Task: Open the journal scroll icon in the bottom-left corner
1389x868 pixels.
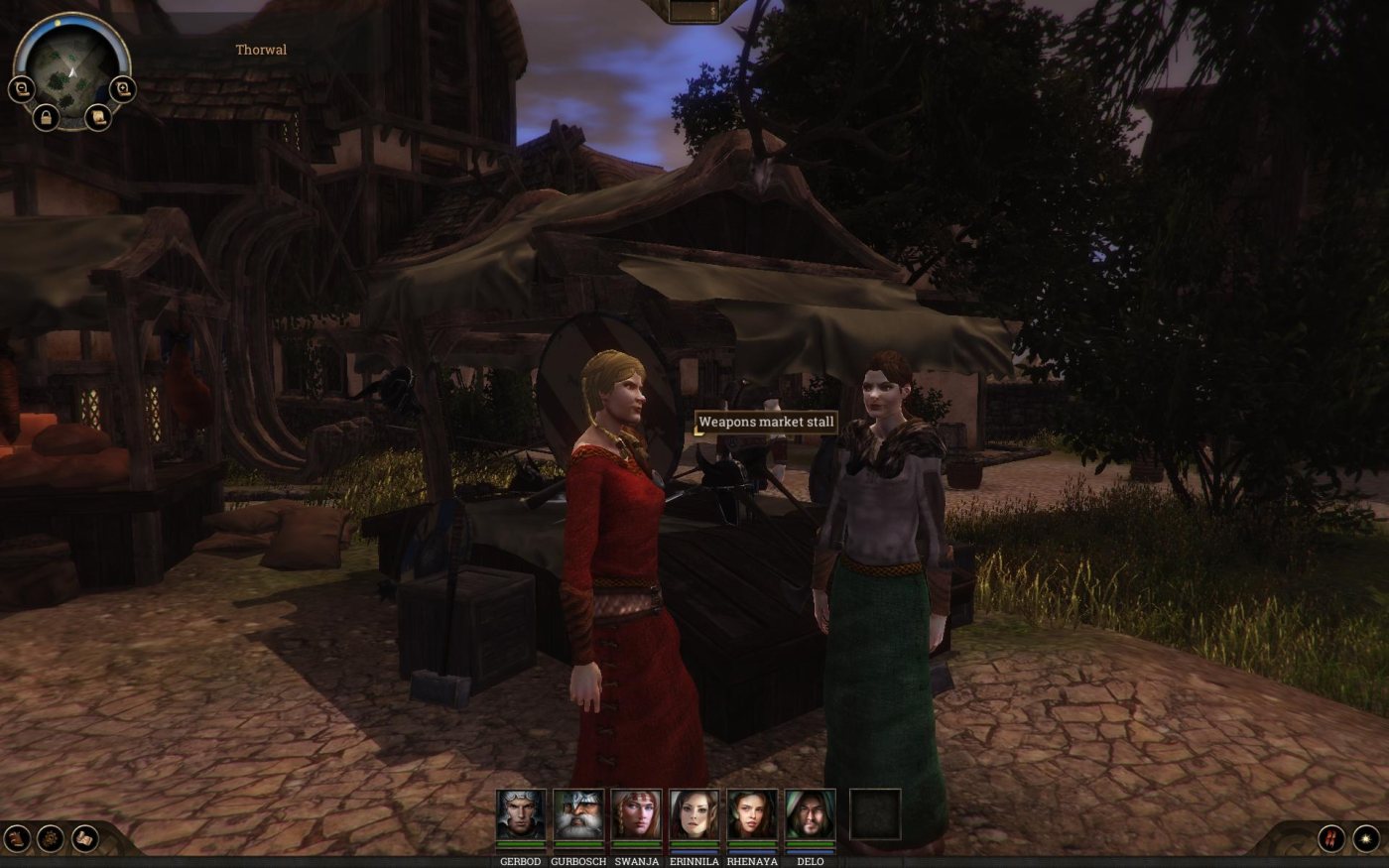Action: coord(85,838)
